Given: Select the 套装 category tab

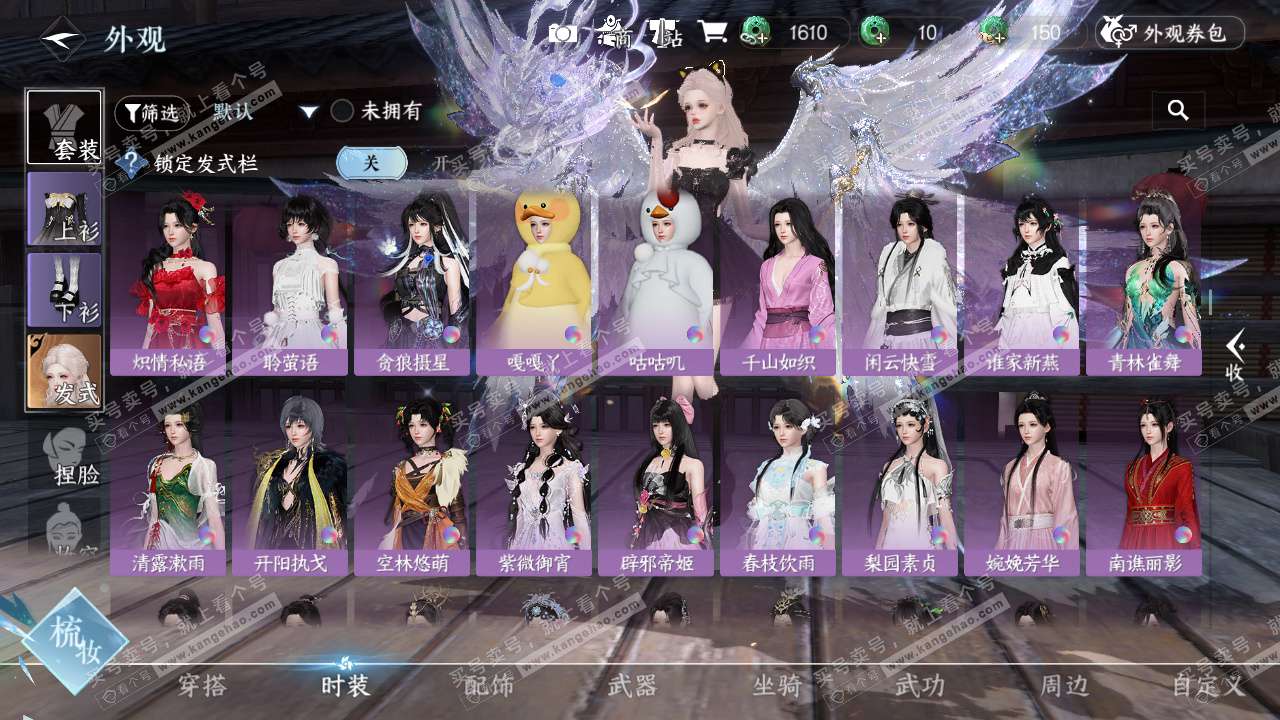Looking at the screenshot, I should [65, 127].
